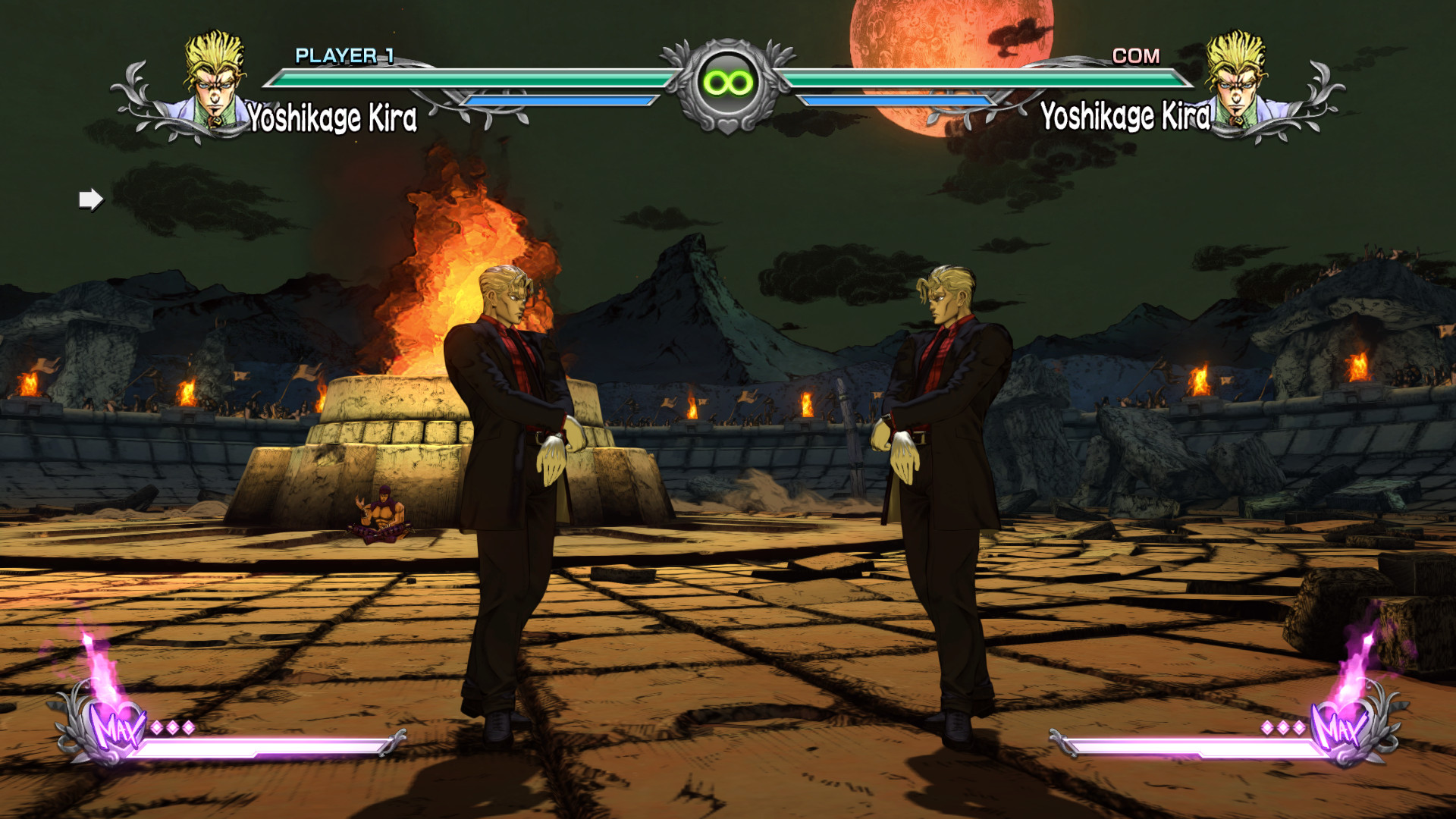This screenshot has width=1456, height=819.
Task: Toggle the COM green health bar
Action: point(986,77)
